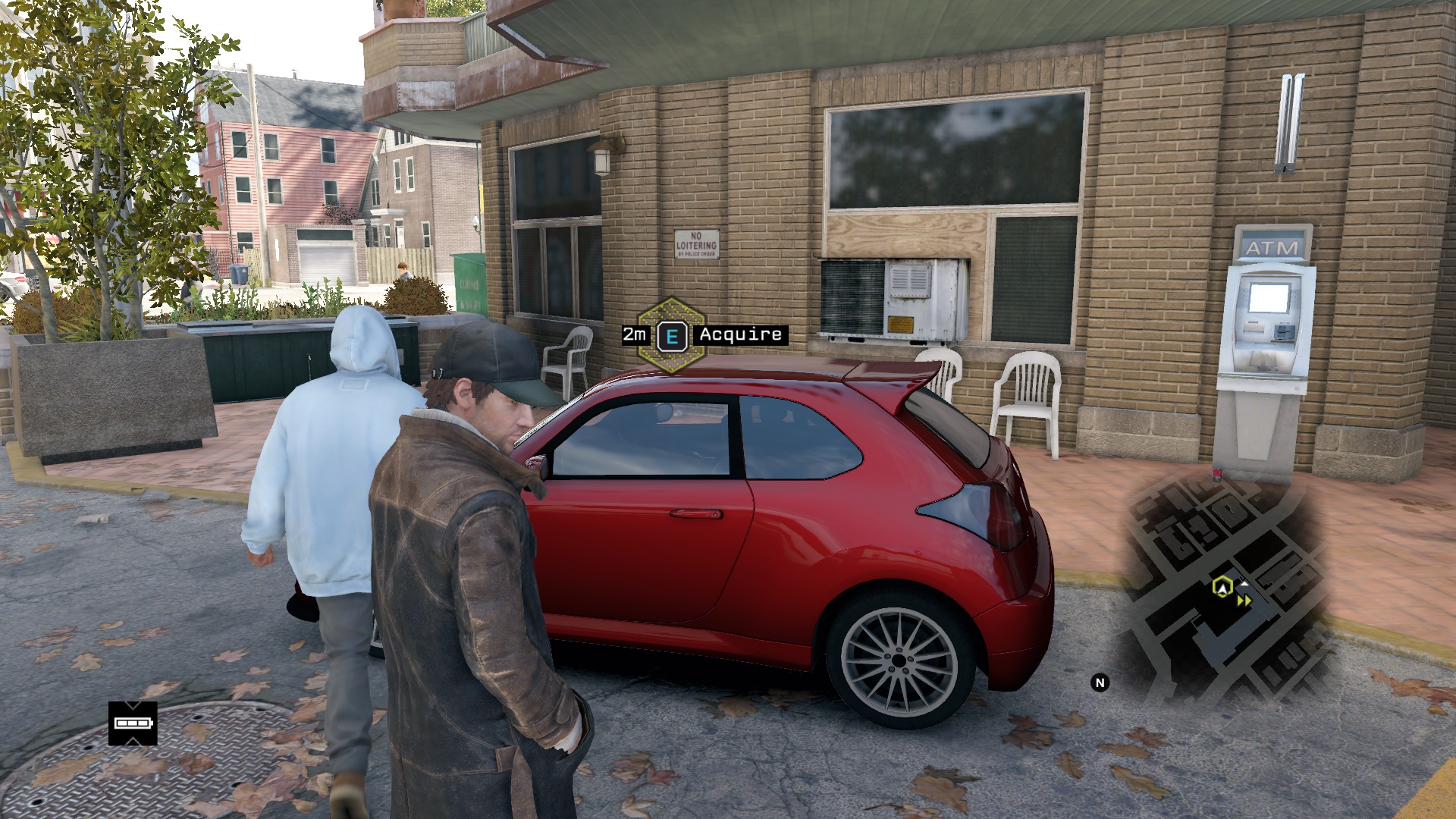Select the yellow hexagon marker on minimap
Viewport: 1456px width, 819px height.
[x=1221, y=586]
